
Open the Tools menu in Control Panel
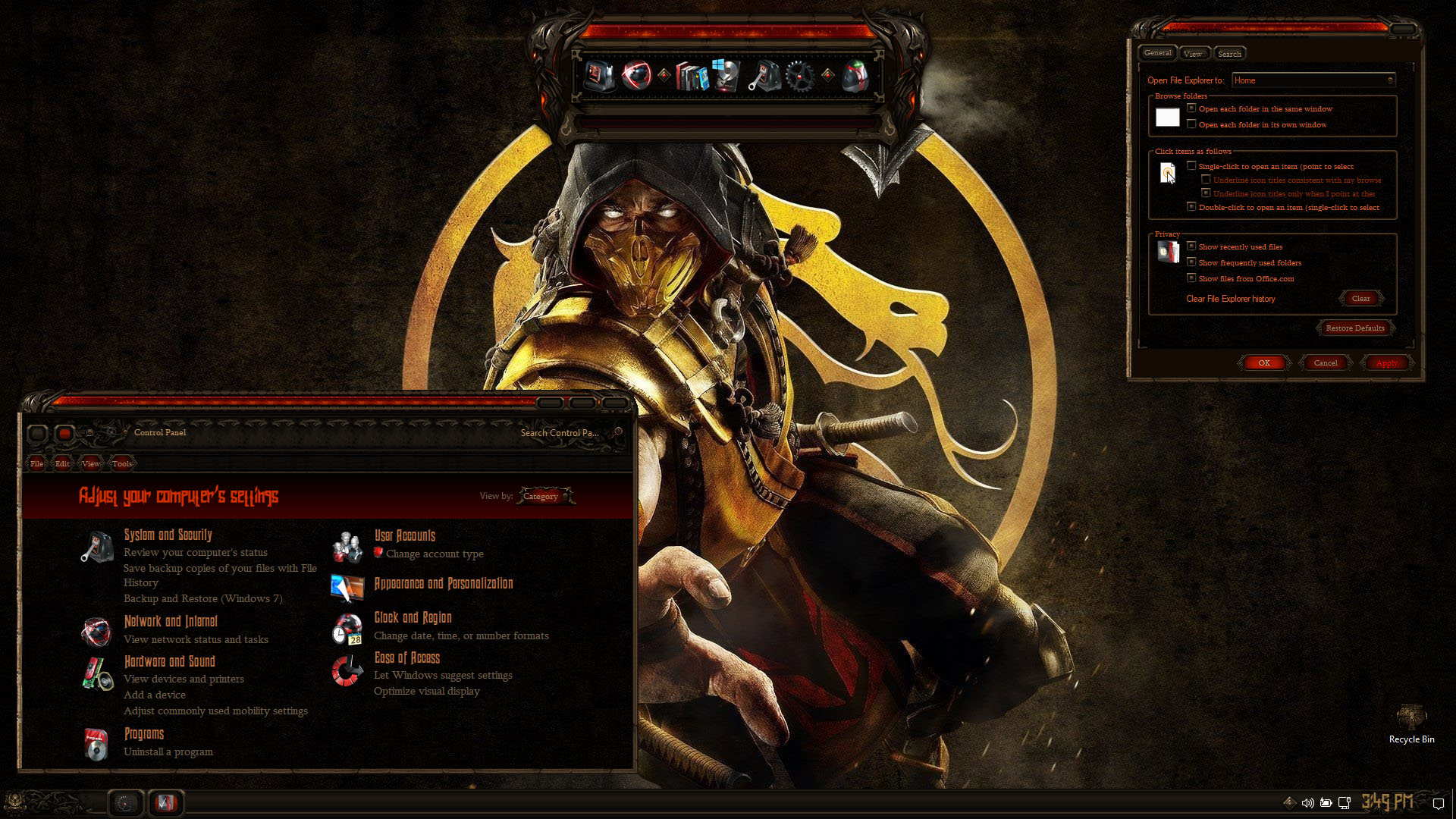coord(122,463)
